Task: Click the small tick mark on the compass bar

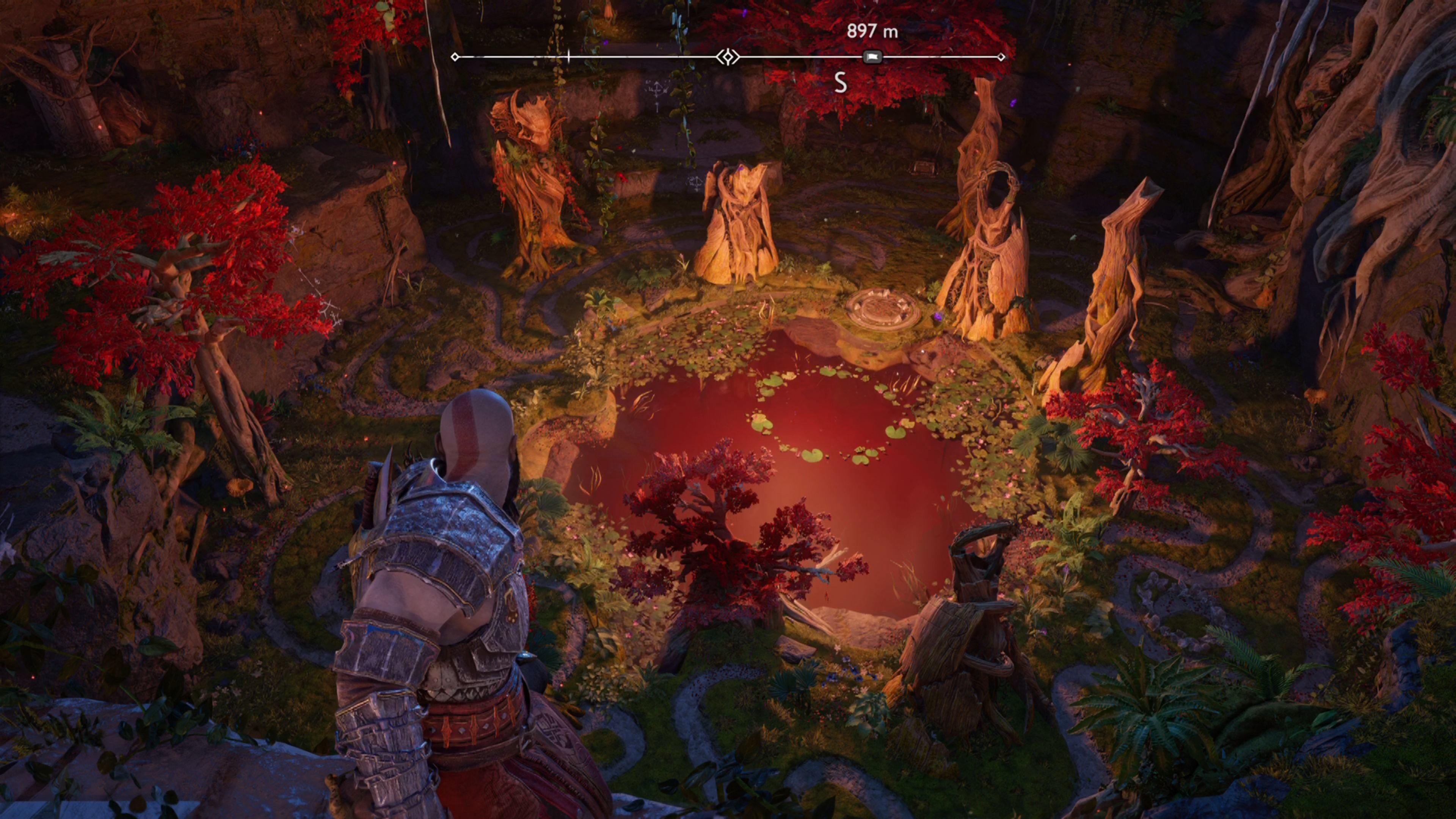Action: click(x=569, y=56)
